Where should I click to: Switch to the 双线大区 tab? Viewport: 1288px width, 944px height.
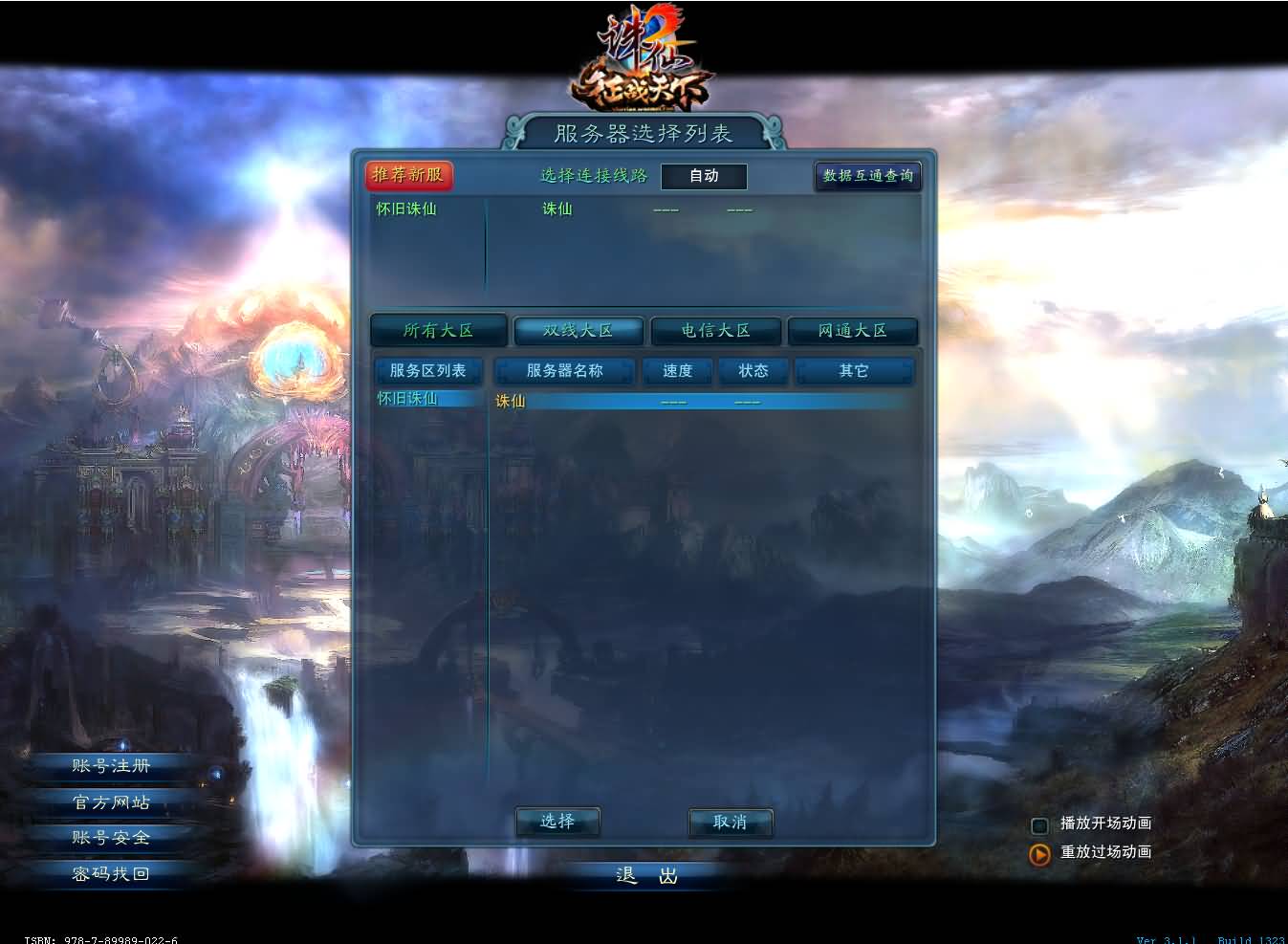[x=579, y=331]
